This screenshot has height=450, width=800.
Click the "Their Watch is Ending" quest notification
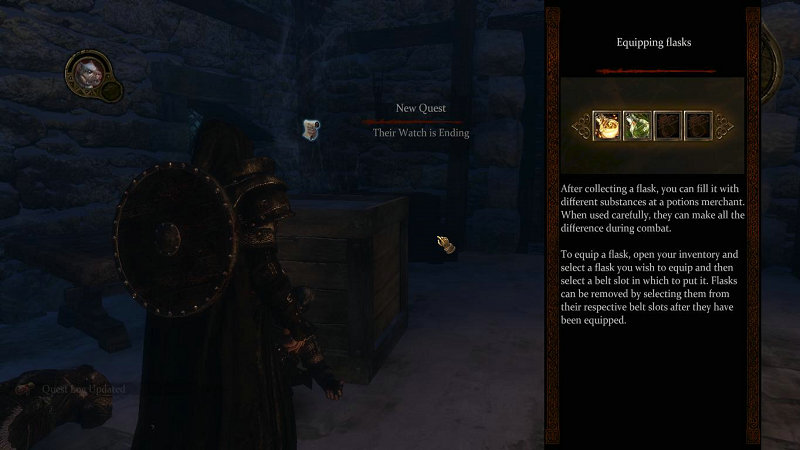tap(420, 132)
